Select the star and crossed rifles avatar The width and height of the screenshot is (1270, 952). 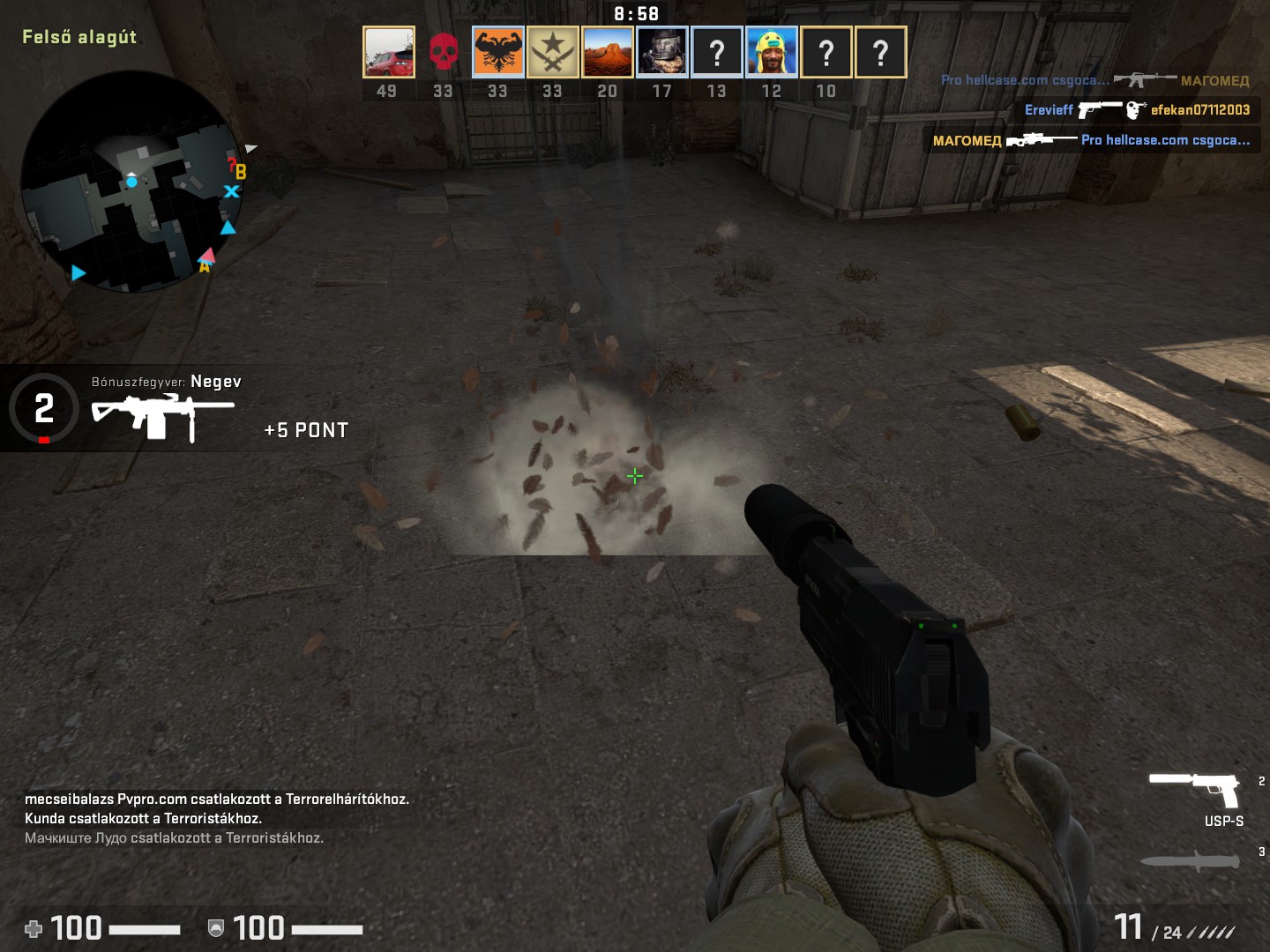tap(553, 52)
